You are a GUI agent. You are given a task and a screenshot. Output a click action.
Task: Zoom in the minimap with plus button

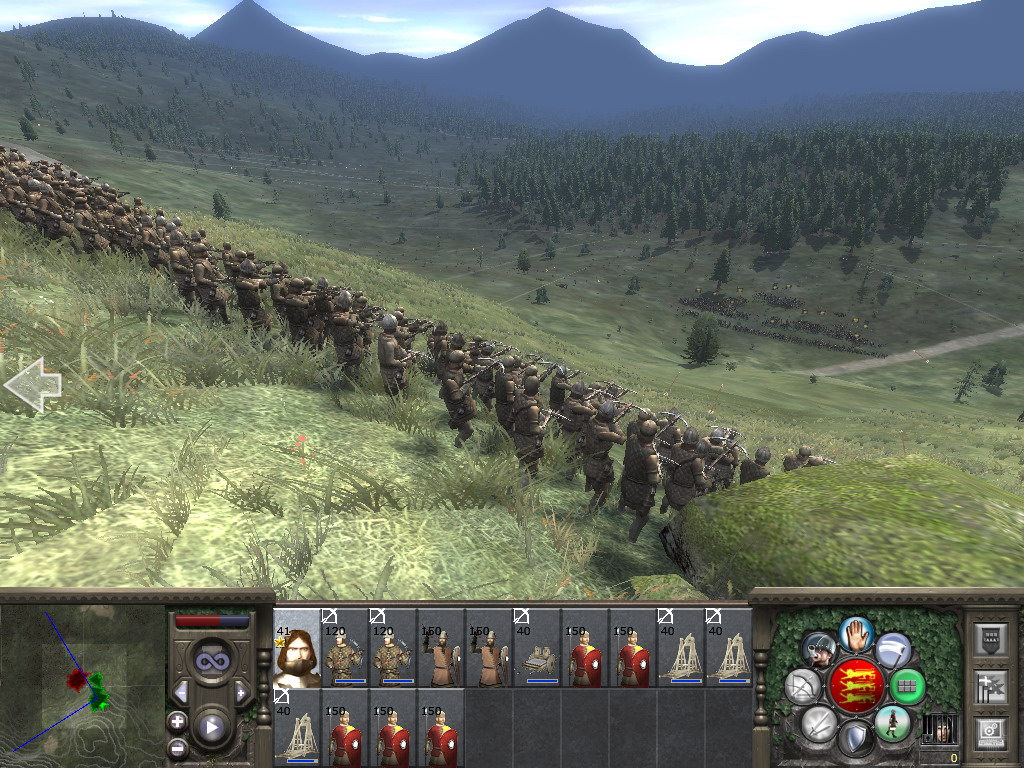coord(177,721)
